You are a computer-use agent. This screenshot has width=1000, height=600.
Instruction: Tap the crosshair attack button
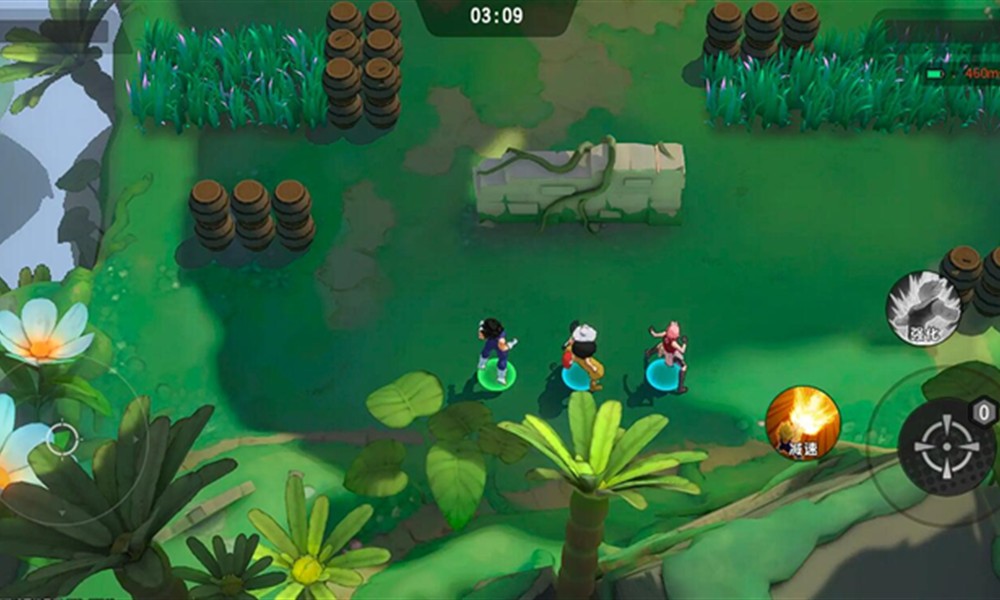945,447
